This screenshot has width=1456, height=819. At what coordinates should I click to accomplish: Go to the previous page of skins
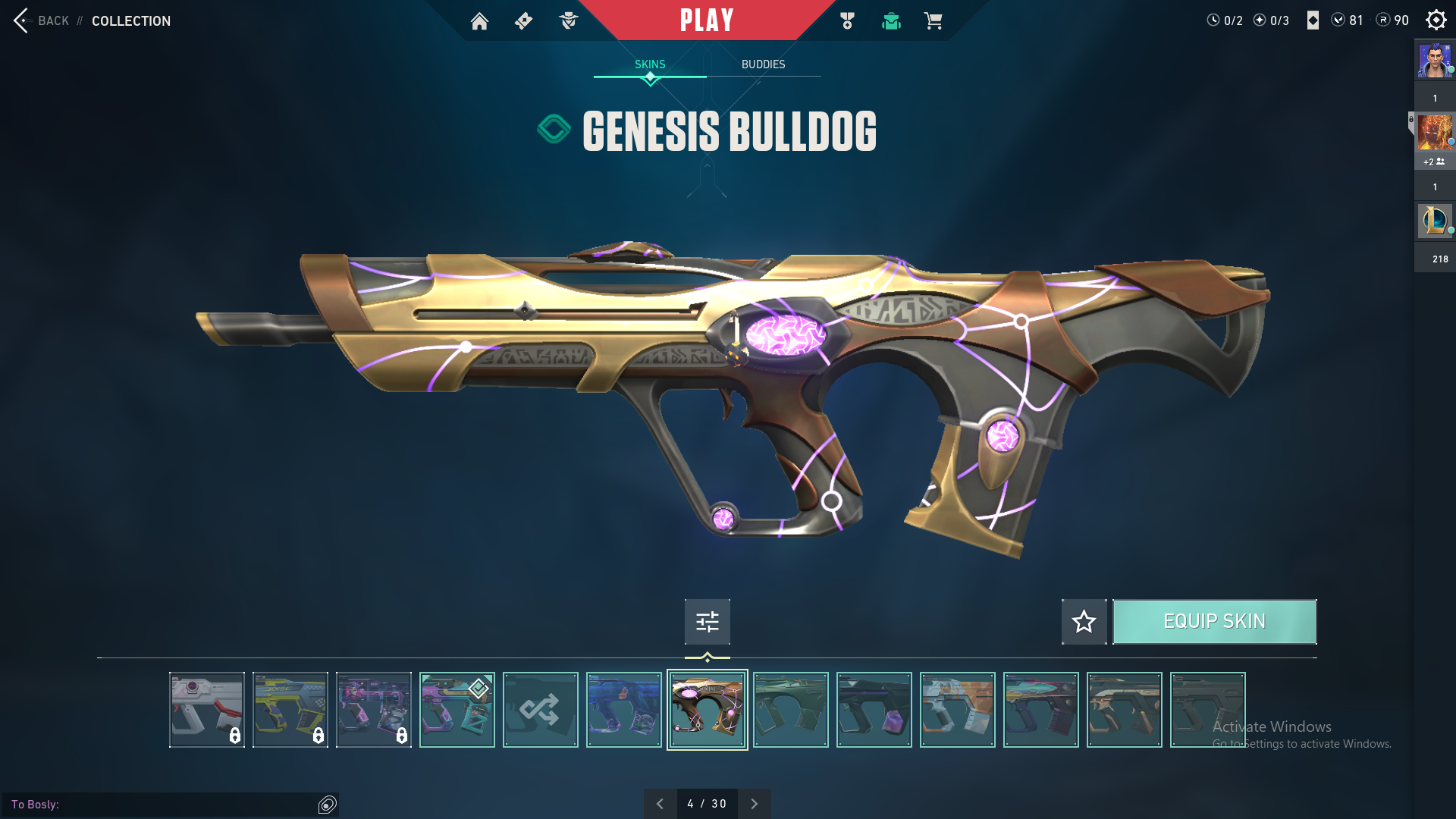click(660, 804)
